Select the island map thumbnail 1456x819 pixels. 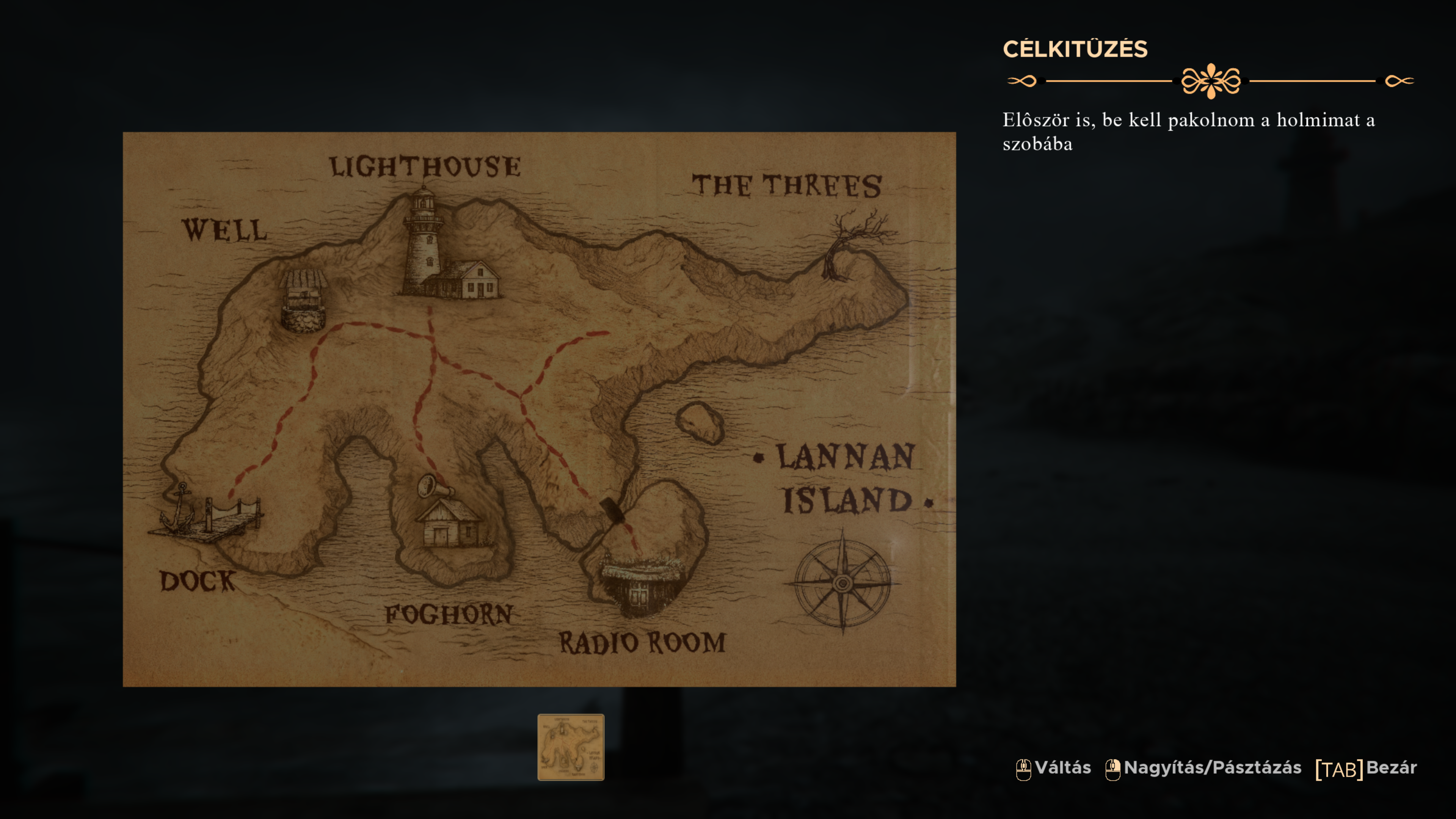tap(570, 747)
